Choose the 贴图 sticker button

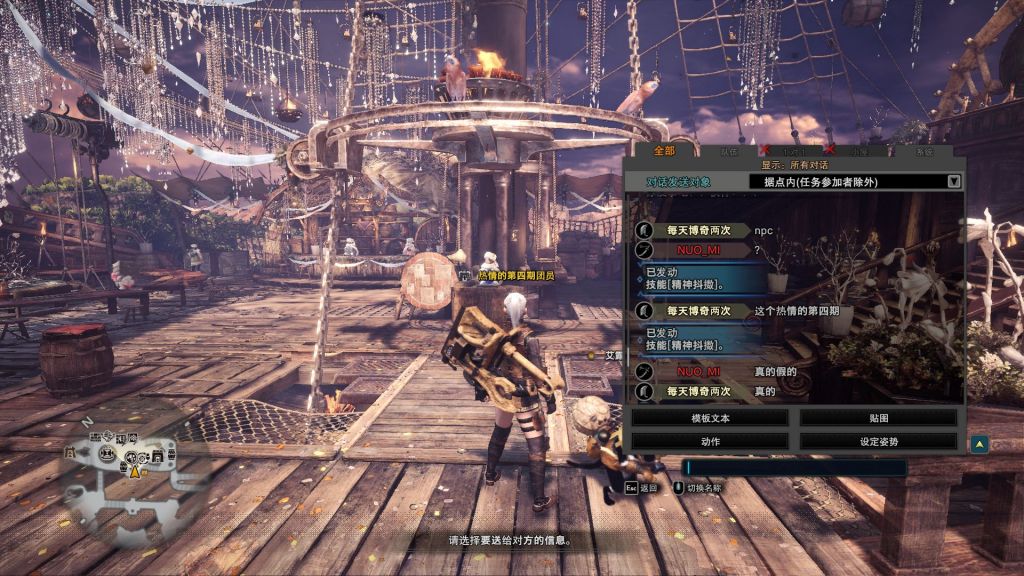point(878,418)
